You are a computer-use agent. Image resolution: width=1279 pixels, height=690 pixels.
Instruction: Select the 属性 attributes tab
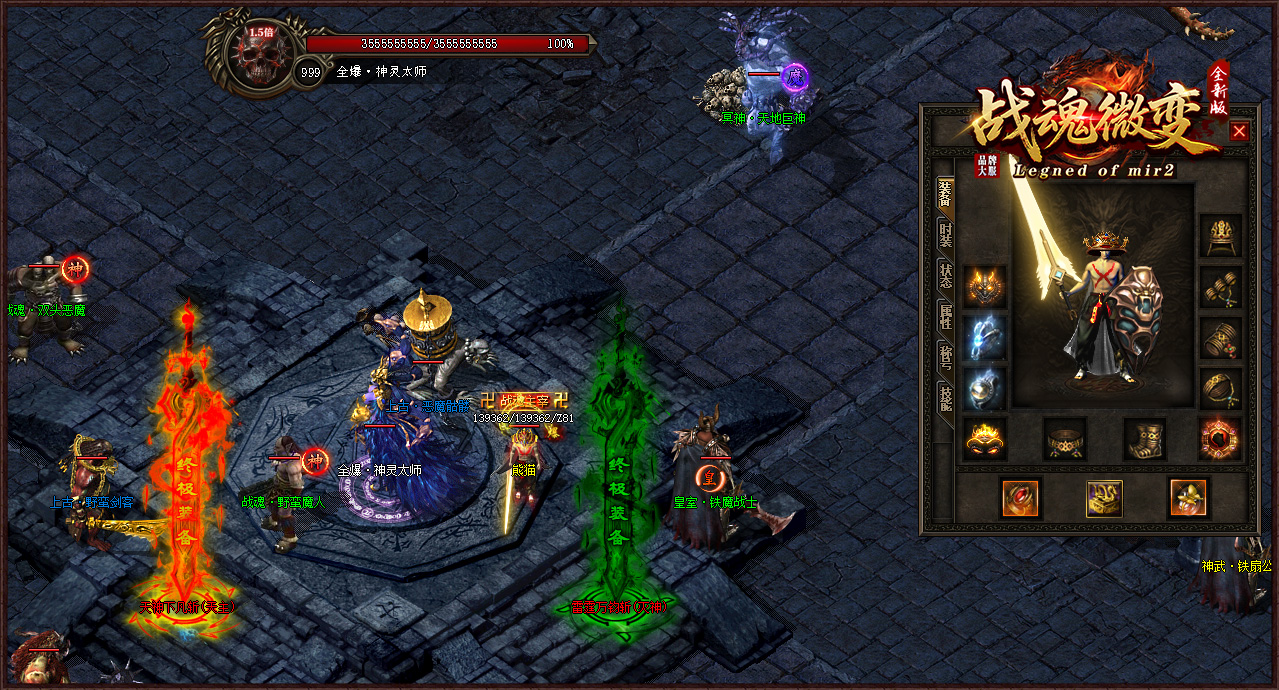pyautogui.click(x=945, y=317)
